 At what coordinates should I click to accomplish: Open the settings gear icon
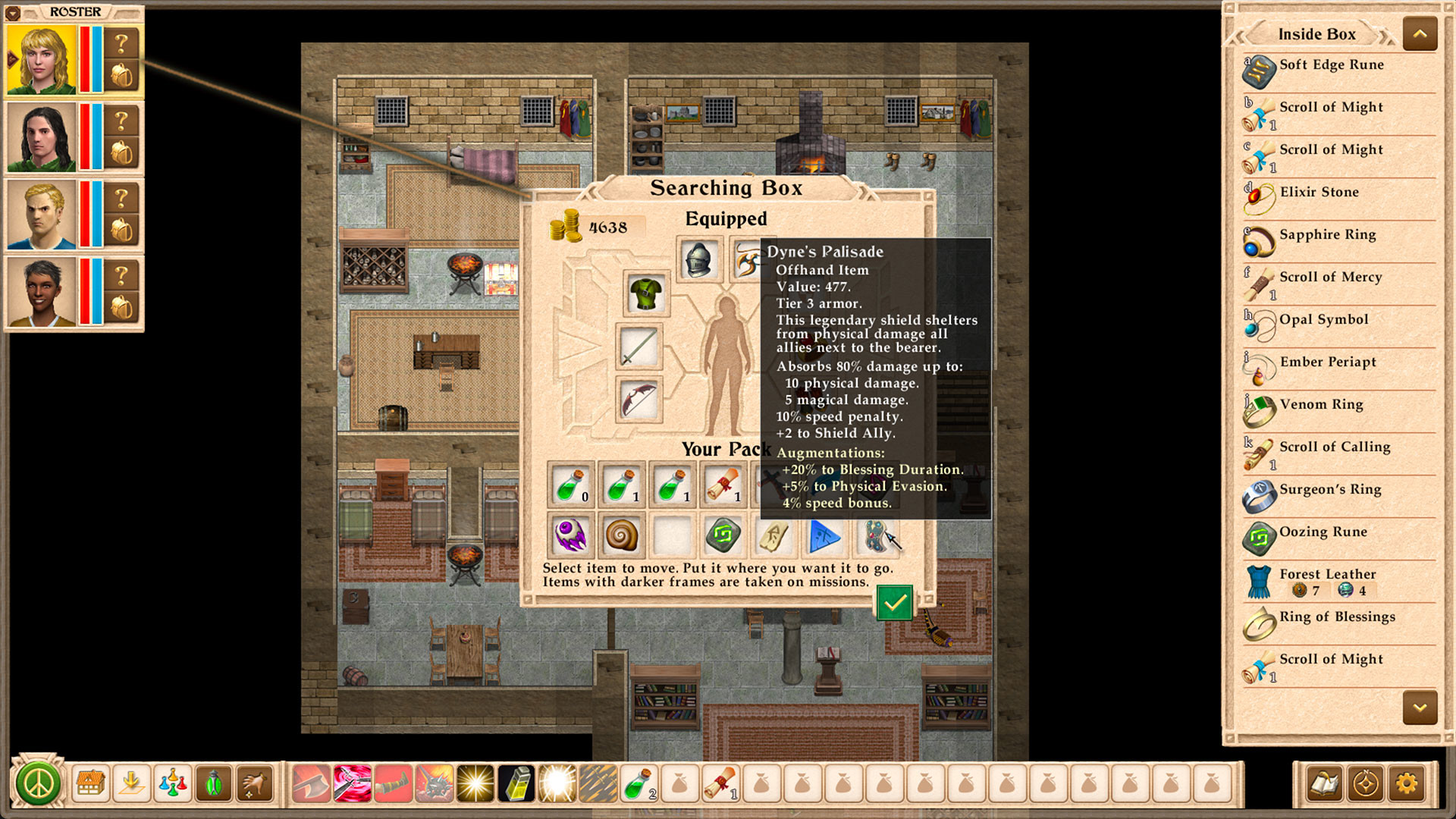(x=1408, y=784)
